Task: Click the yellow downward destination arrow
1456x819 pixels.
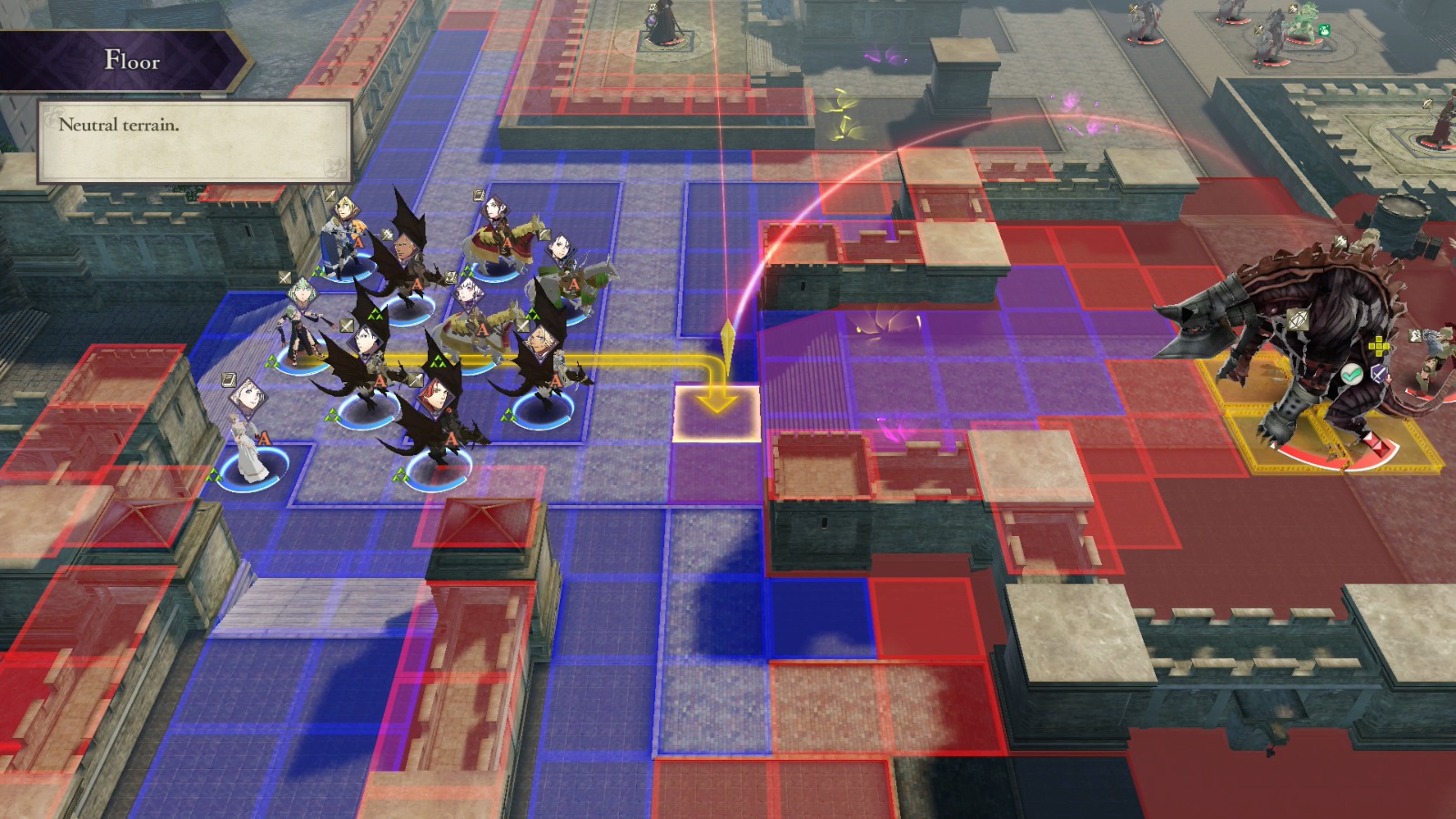Action: coord(719,400)
